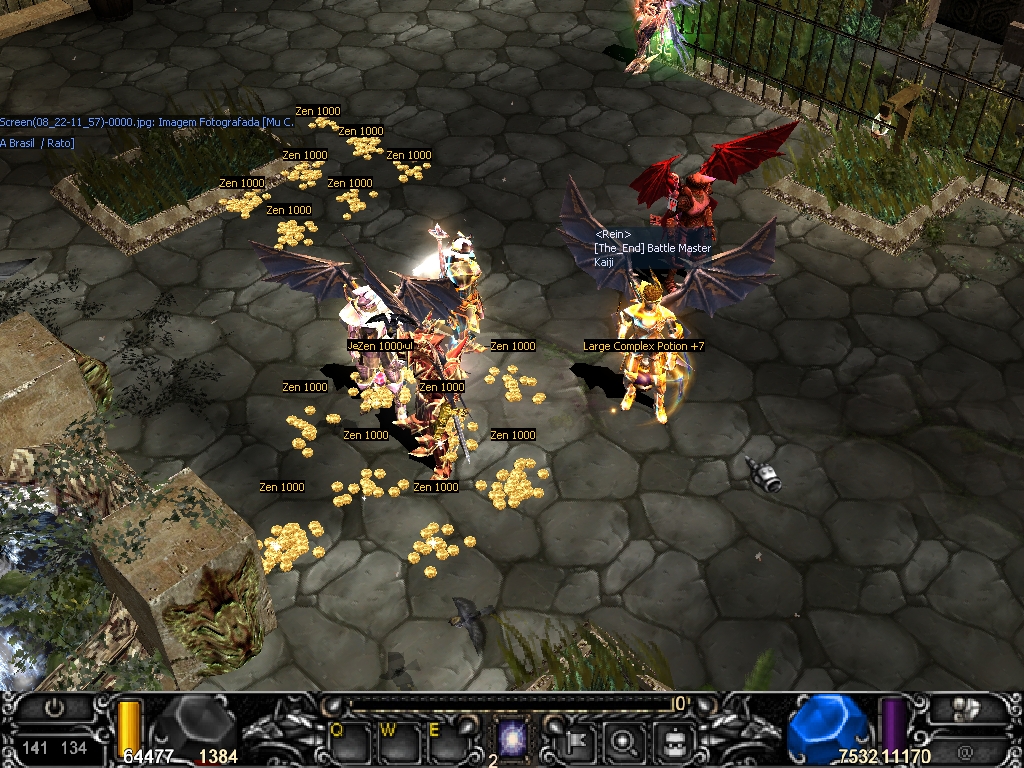Click the @ symbol button
The image size is (1024, 768).
[965, 748]
